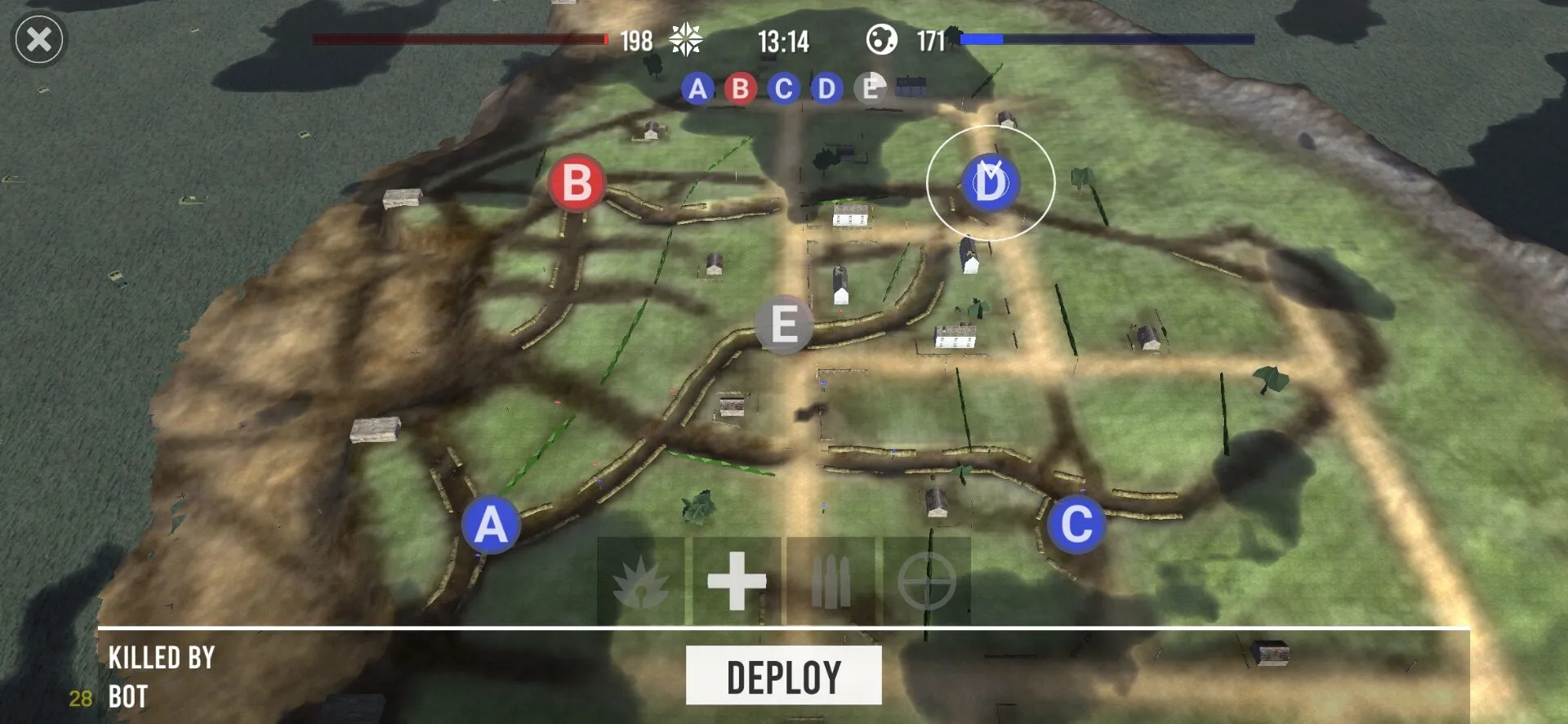The width and height of the screenshot is (1568, 724).
Task: Select spawn point A on the map
Action: point(492,525)
